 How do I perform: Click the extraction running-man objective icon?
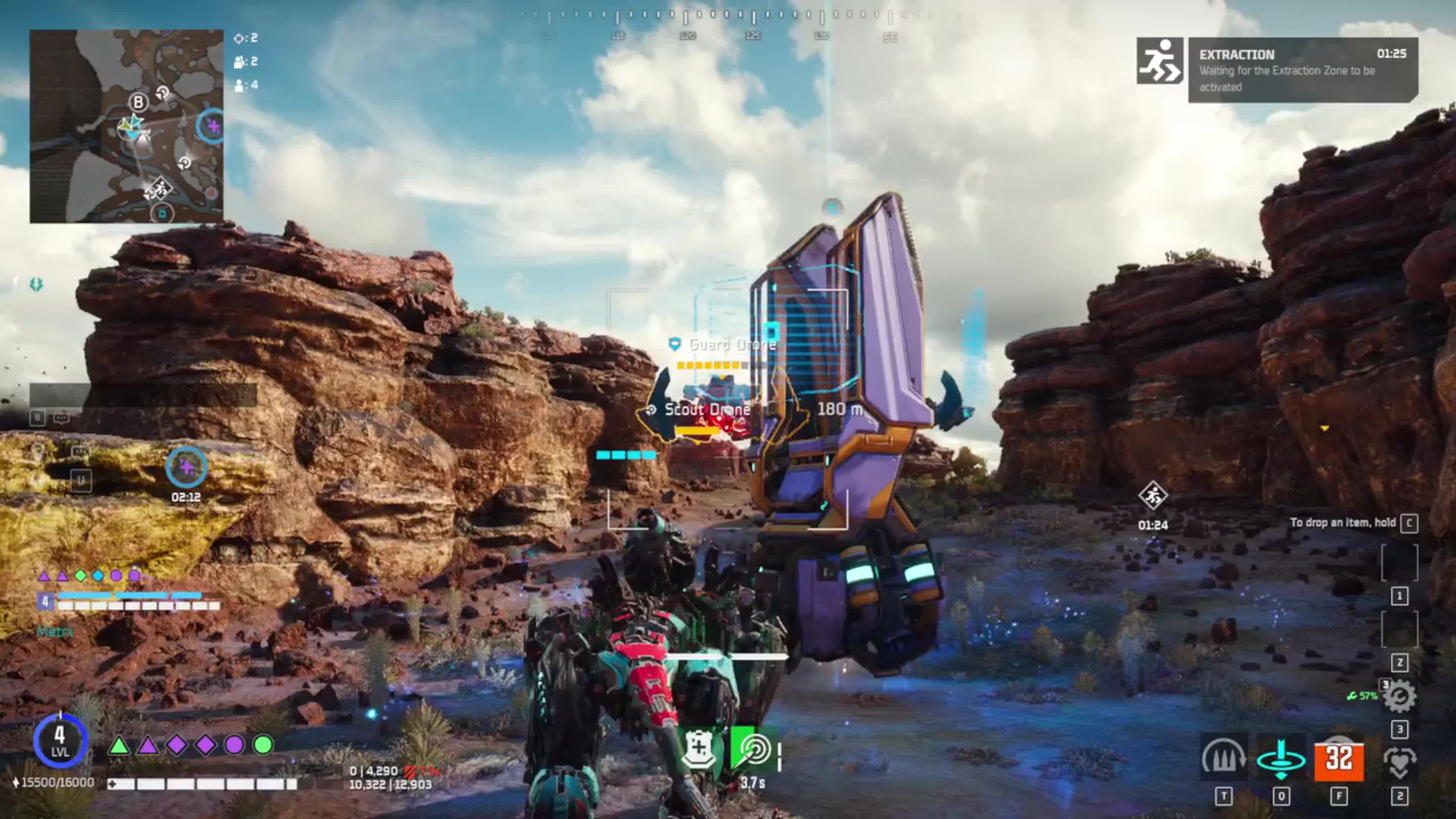(x=1159, y=61)
